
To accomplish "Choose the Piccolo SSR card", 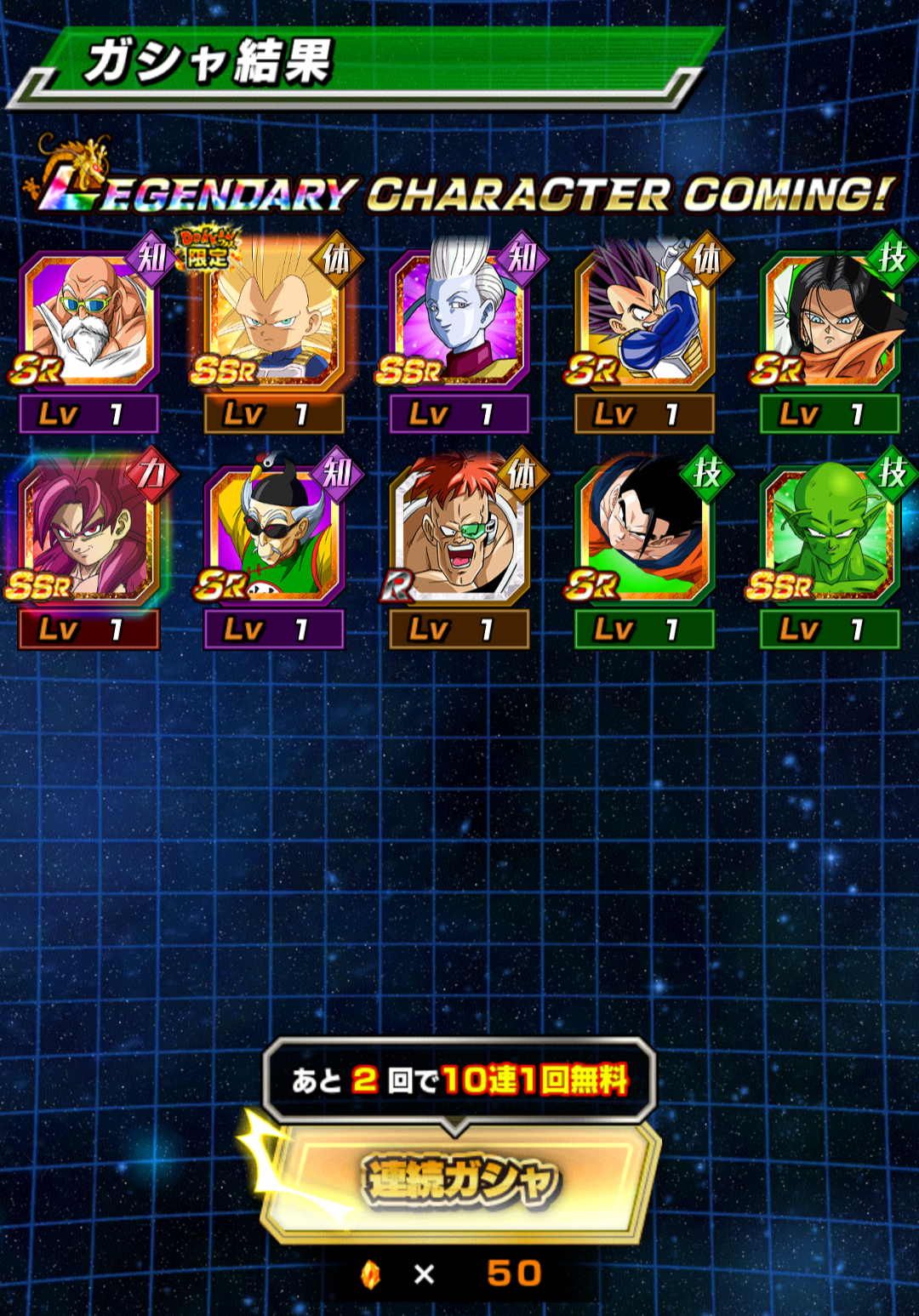I will coord(830,534).
